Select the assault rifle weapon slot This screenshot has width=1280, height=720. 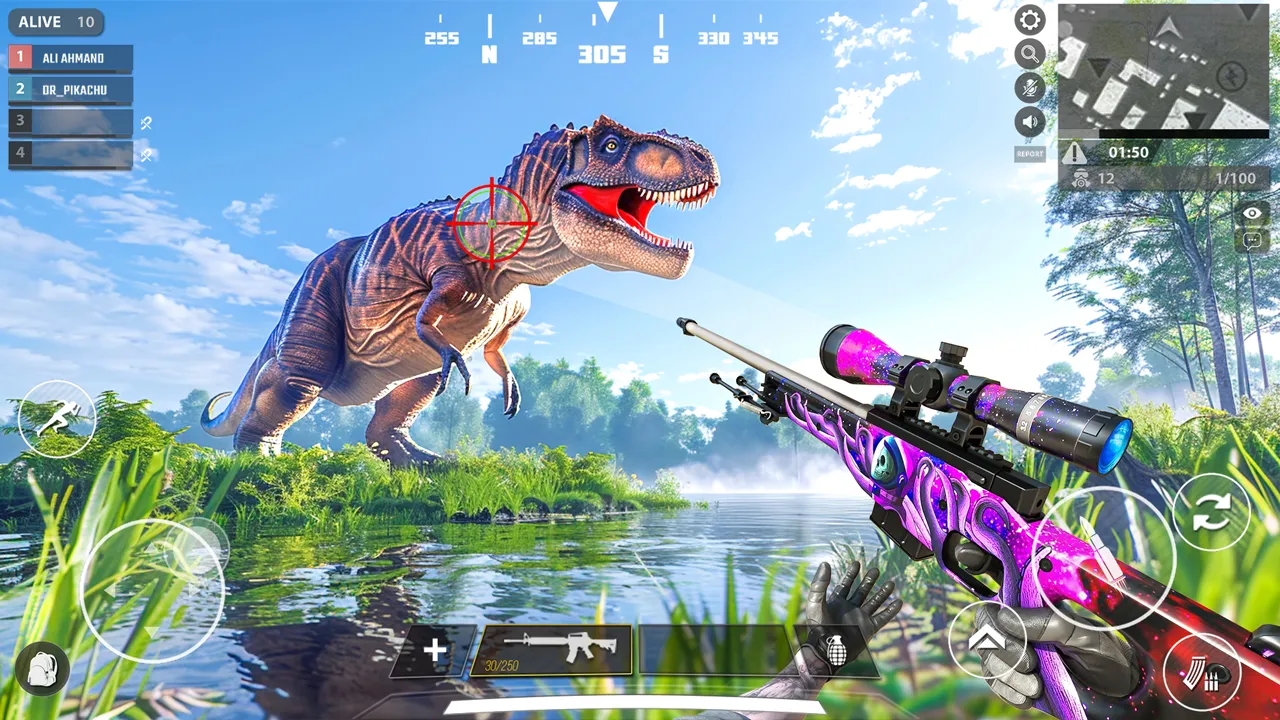(551, 650)
